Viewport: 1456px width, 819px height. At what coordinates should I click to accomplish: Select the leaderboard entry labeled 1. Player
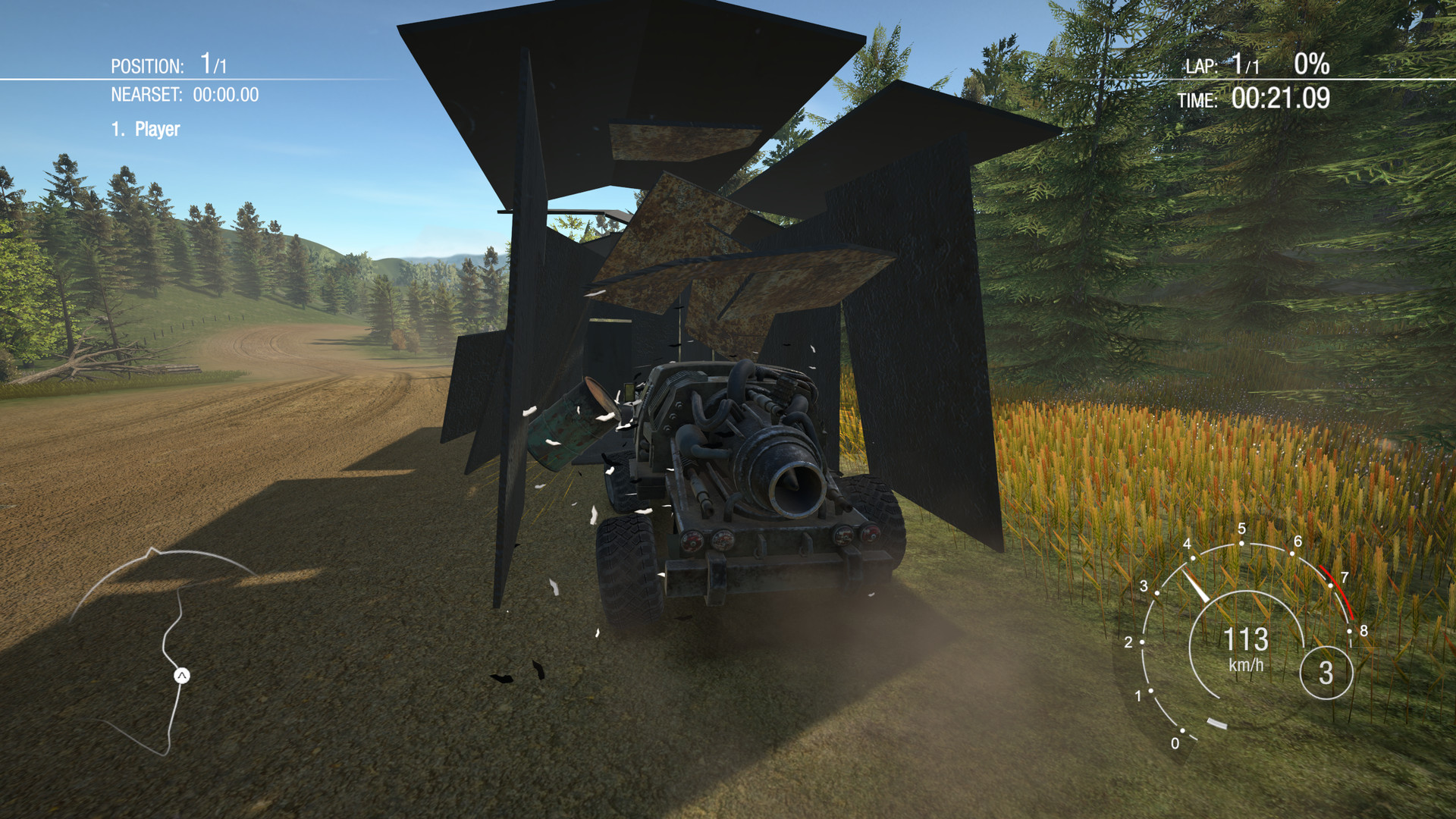[146, 129]
